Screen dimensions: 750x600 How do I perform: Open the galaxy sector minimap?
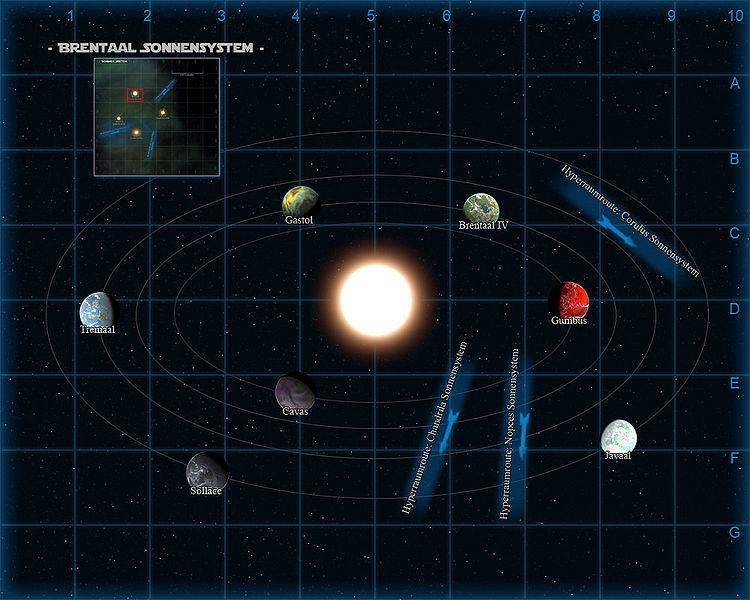coord(155,116)
